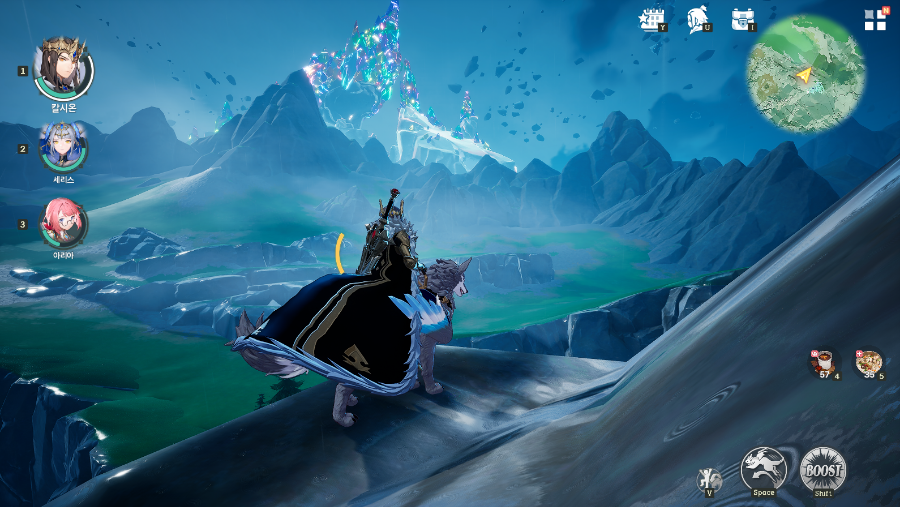The image size is (900, 507).
Task: Use the rice dish healing item
Action: coord(868,363)
